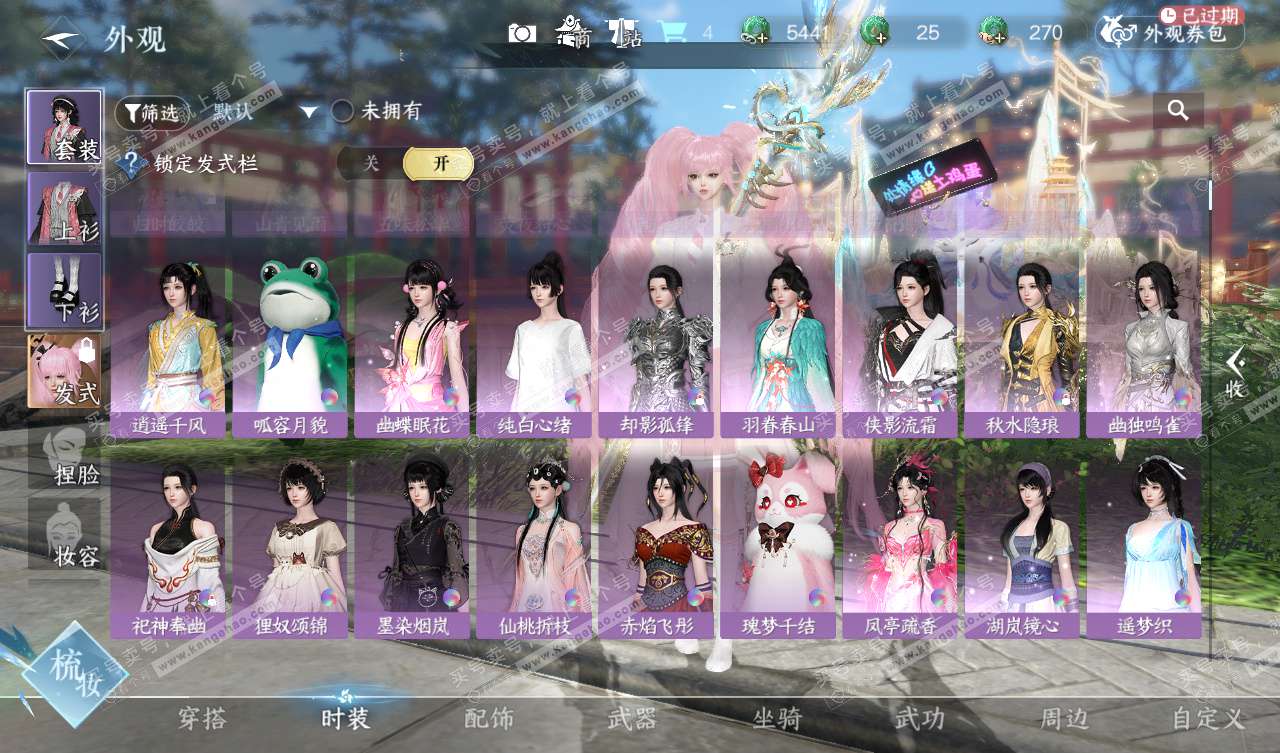
Task: Open the 外观券包 voucher pack
Action: click(1170, 34)
